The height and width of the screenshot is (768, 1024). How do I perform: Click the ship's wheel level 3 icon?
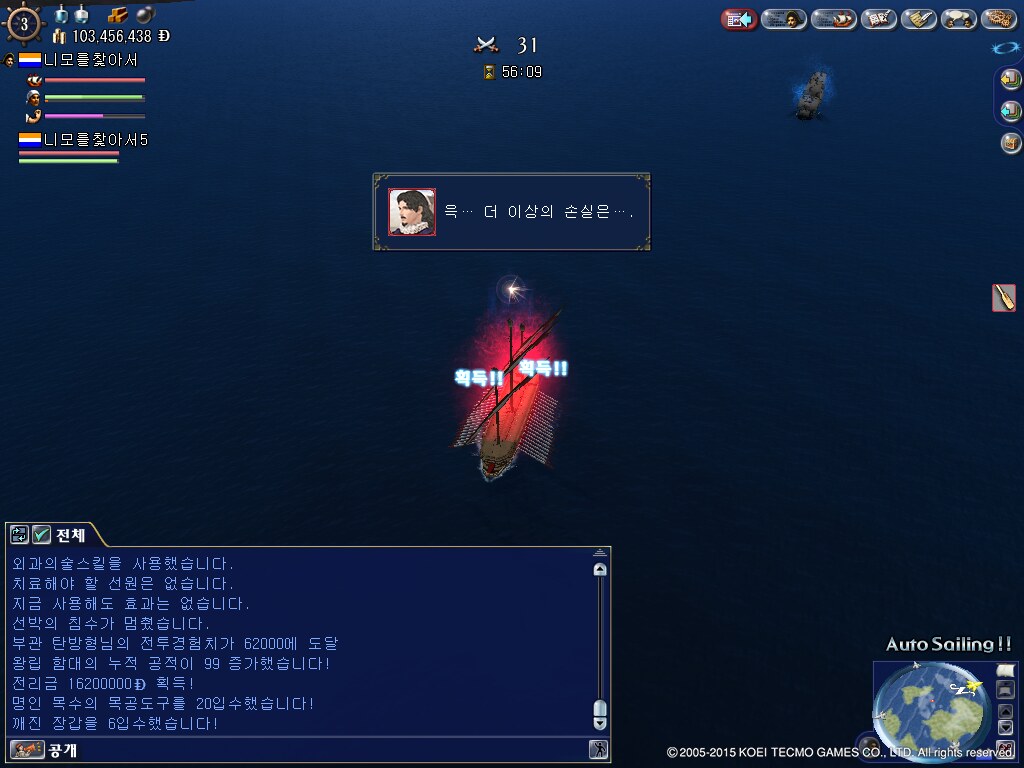[23, 24]
